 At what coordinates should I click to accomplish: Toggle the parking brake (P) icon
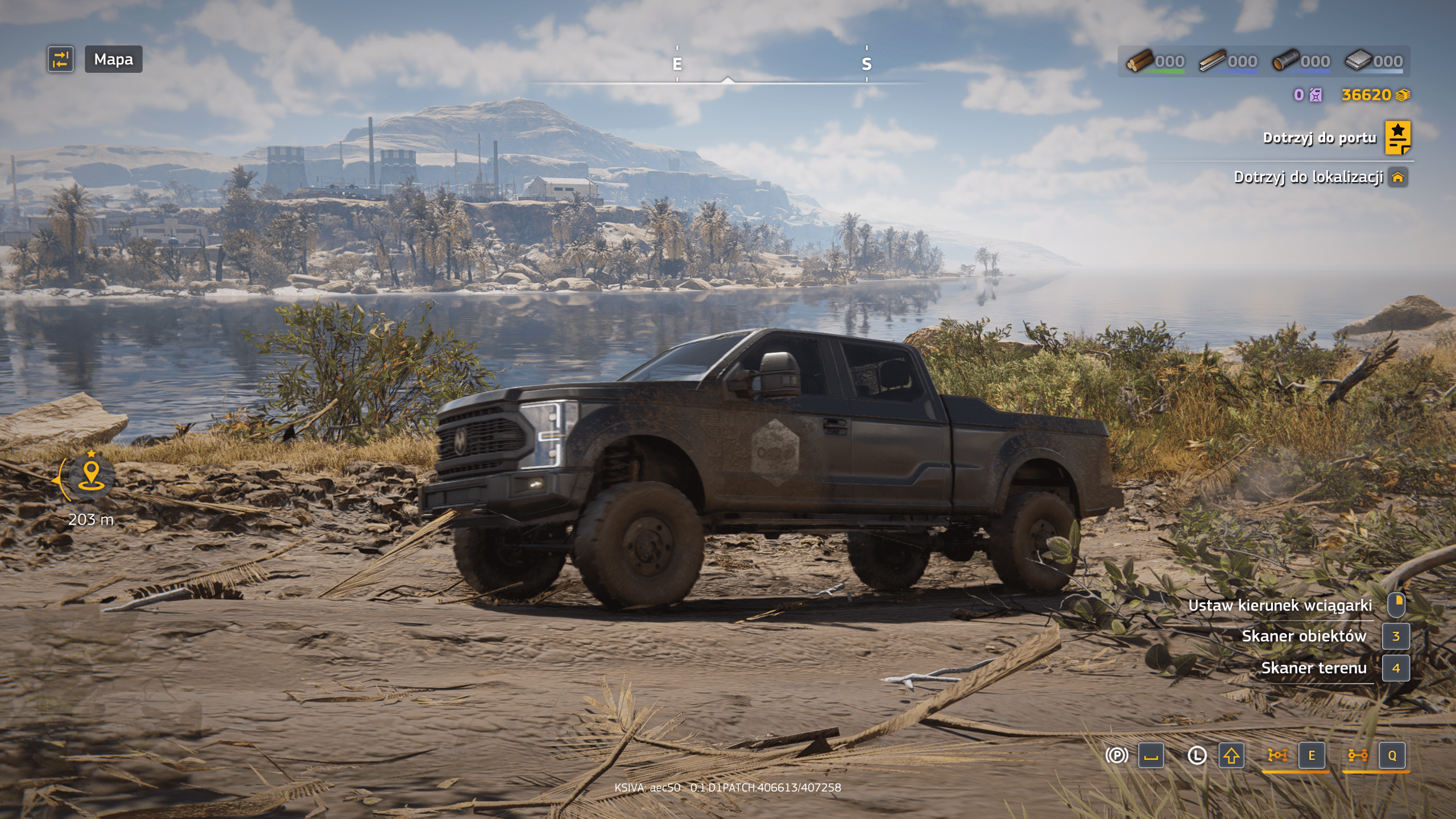click(1116, 755)
